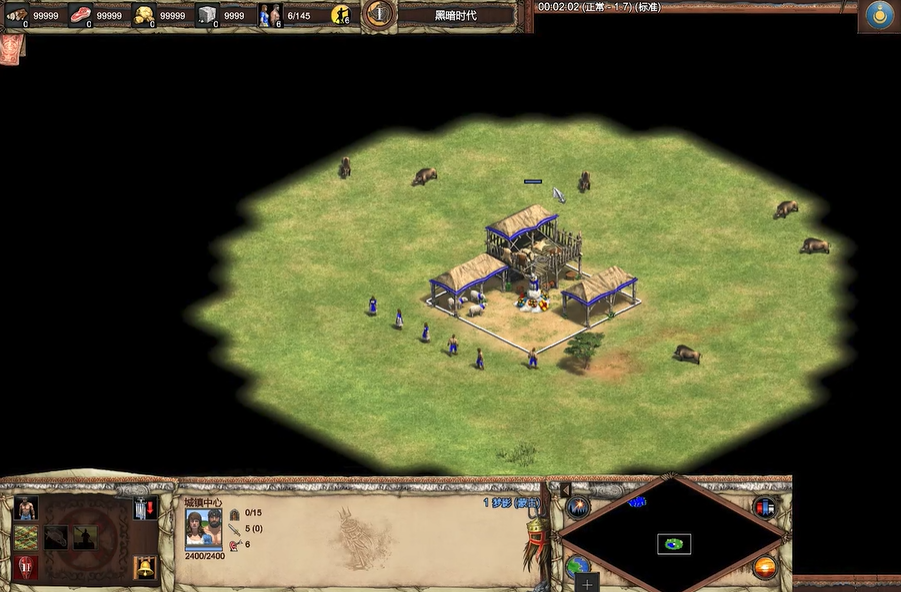The width and height of the screenshot is (901, 592).
Task: Select the idle villager button
Action: 340,15
